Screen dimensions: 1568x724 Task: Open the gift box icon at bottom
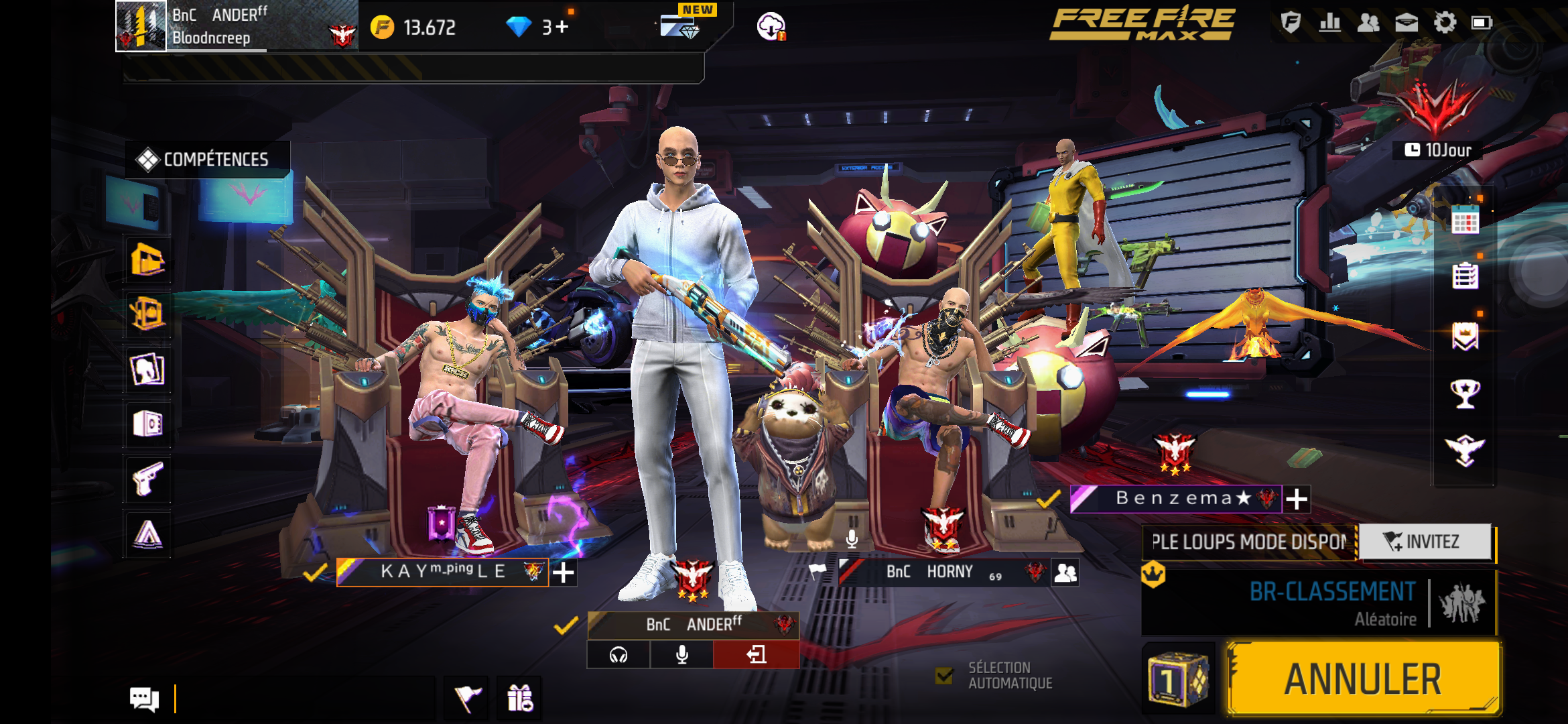tap(520, 699)
